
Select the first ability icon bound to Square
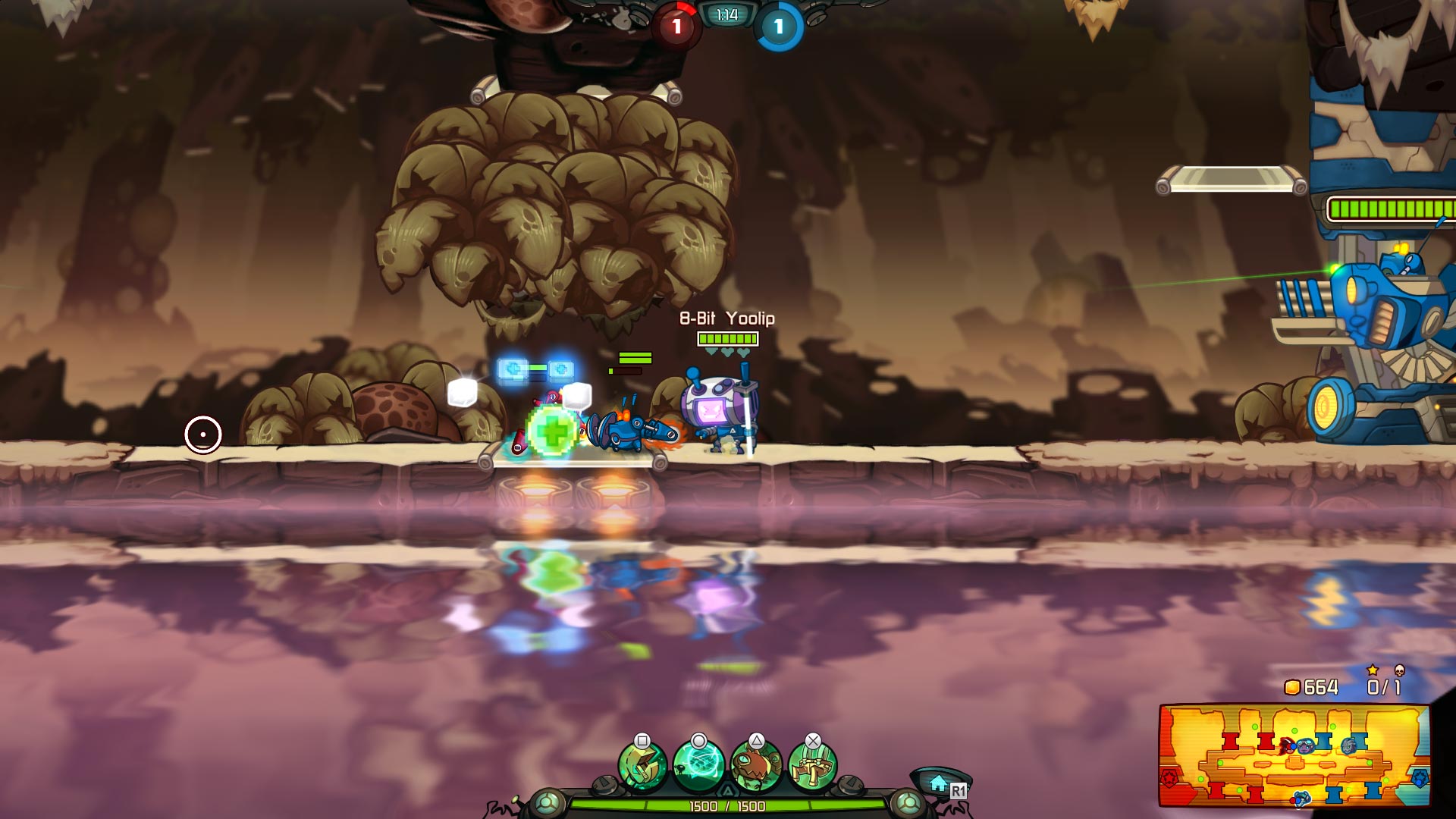coord(642,764)
